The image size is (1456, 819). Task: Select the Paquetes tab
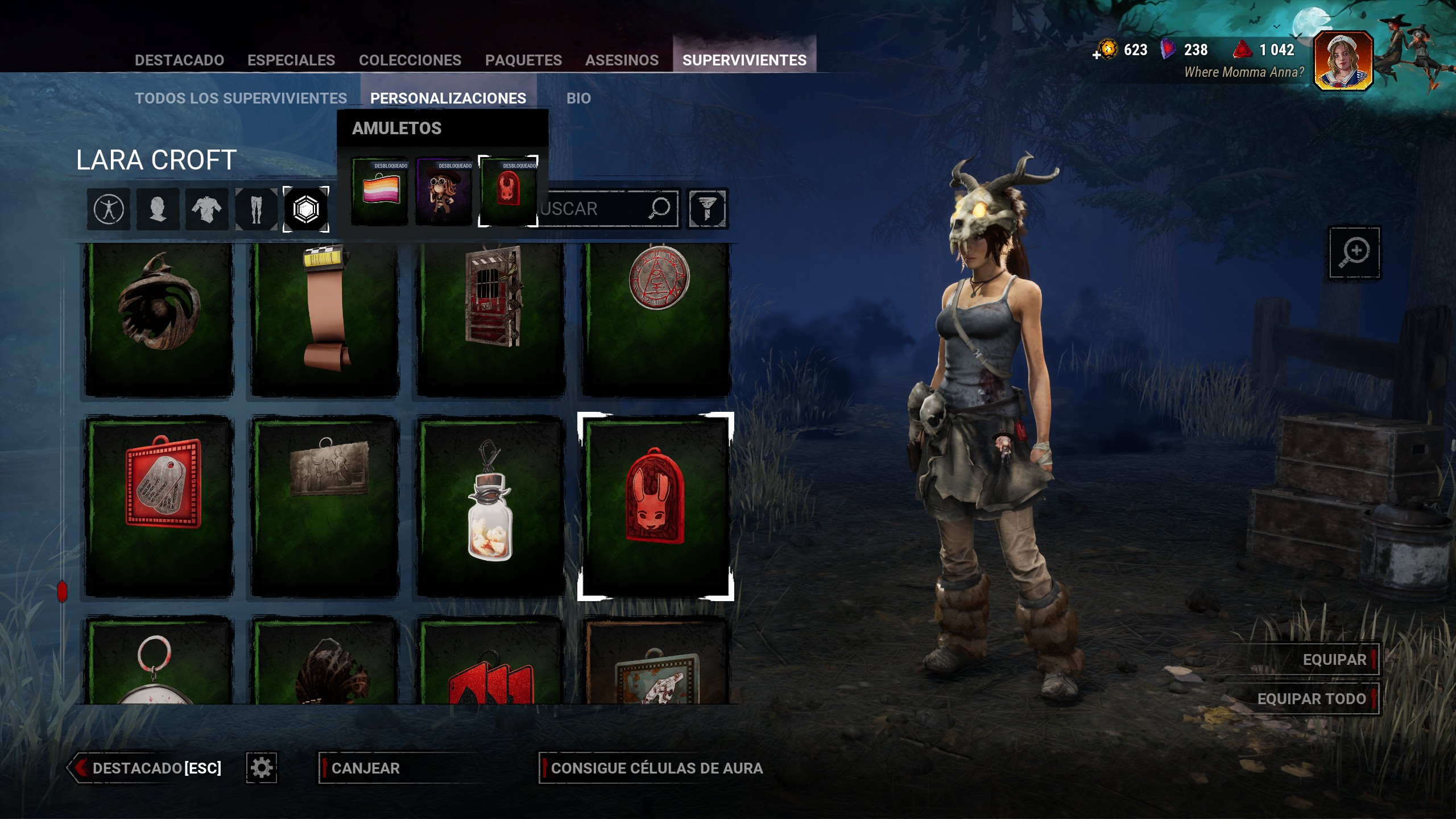click(x=523, y=60)
